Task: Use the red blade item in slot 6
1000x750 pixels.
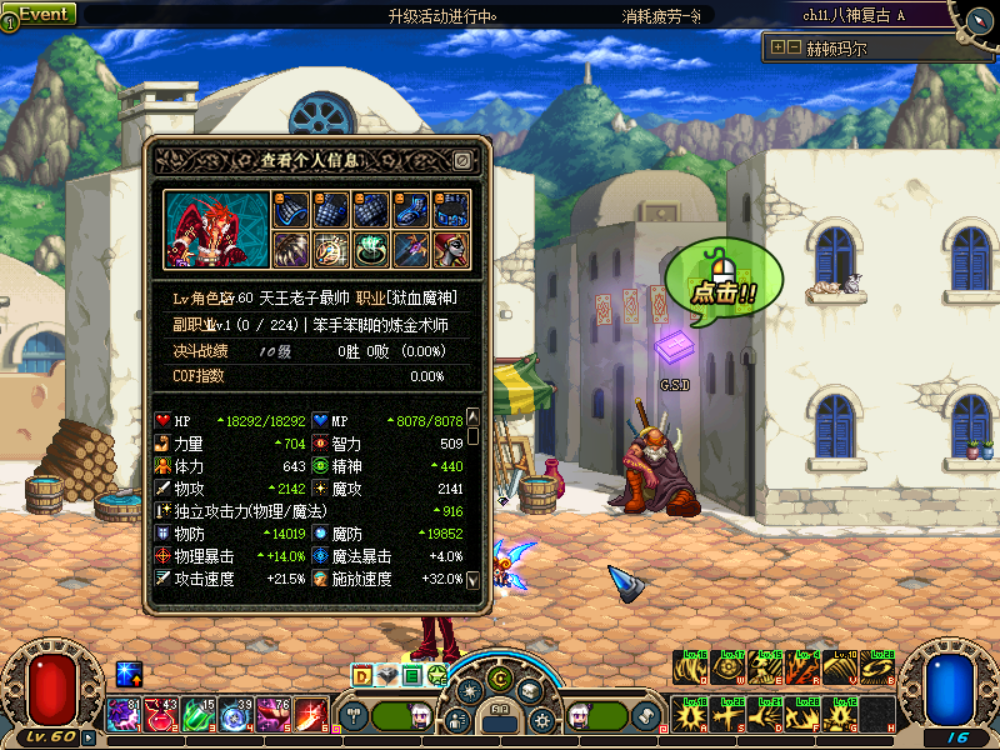Action: point(311,715)
